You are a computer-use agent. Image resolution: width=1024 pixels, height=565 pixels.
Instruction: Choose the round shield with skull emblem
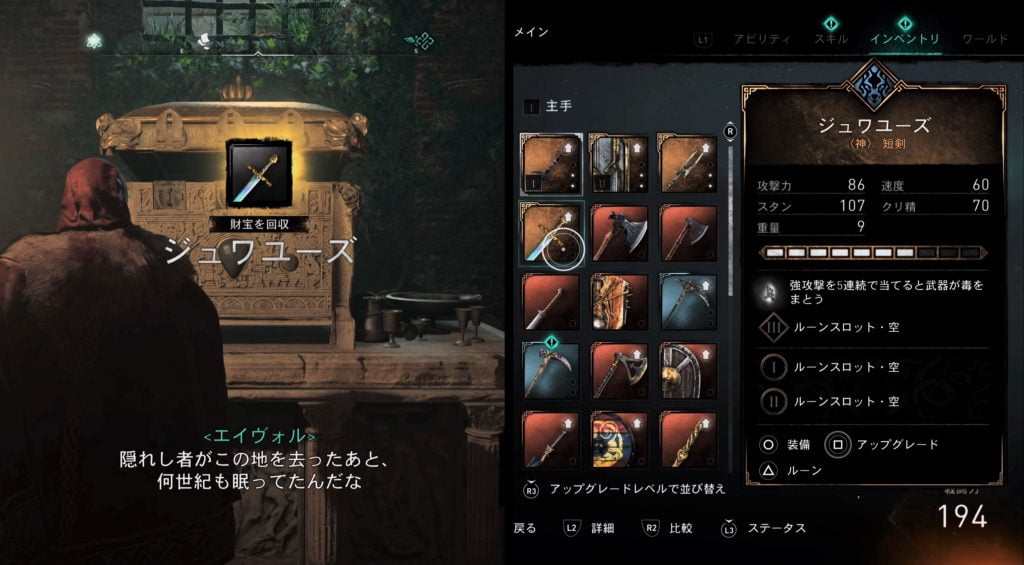click(x=688, y=371)
